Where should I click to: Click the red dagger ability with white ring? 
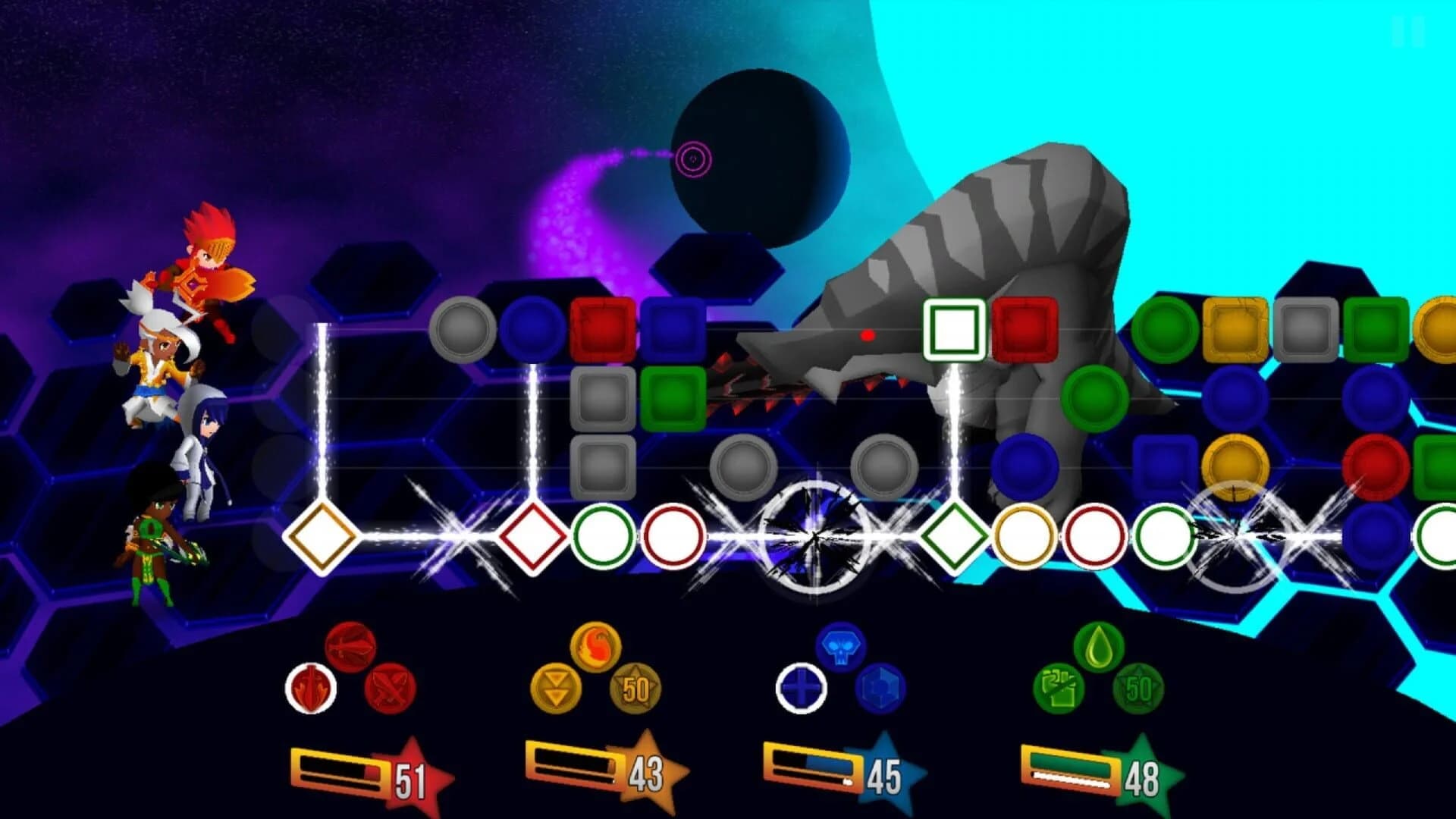[311, 686]
